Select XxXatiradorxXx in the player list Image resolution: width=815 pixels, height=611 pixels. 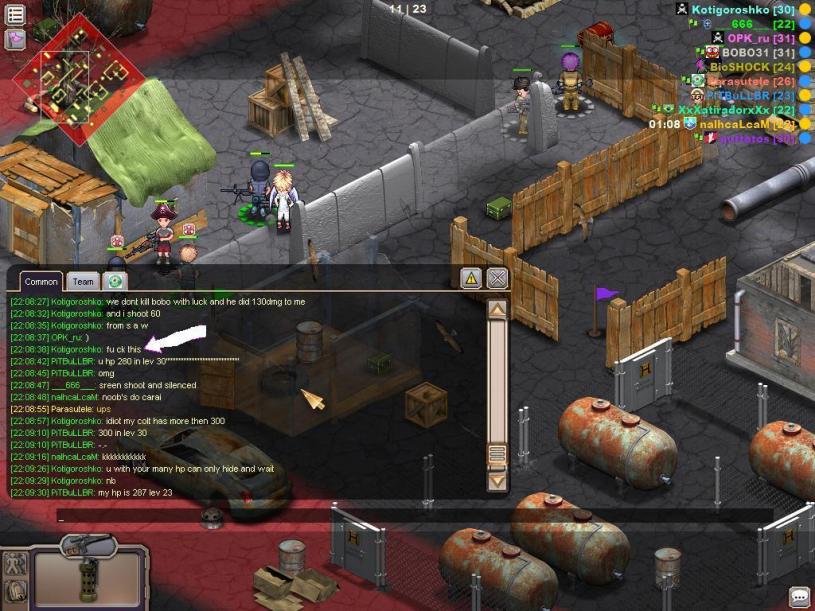pyautogui.click(x=723, y=110)
